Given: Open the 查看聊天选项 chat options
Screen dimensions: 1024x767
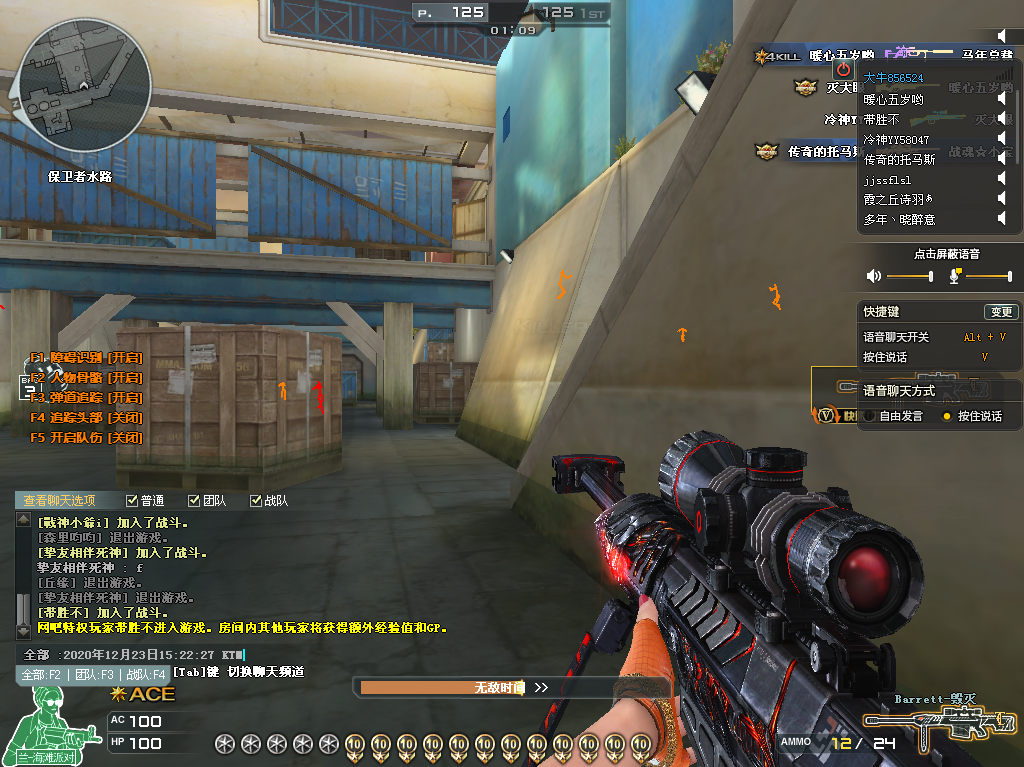Looking at the screenshot, I should (60, 501).
